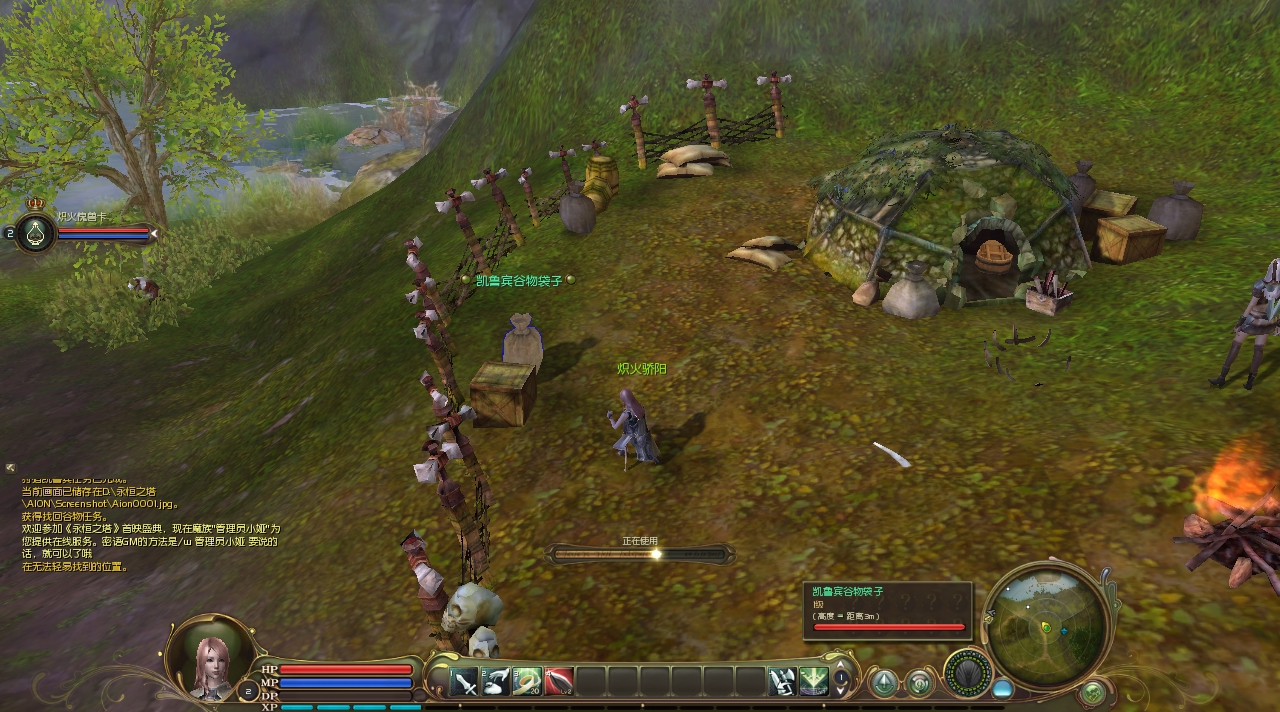Expand the chat log arrow
The height and width of the screenshot is (712, 1280).
(10, 467)
